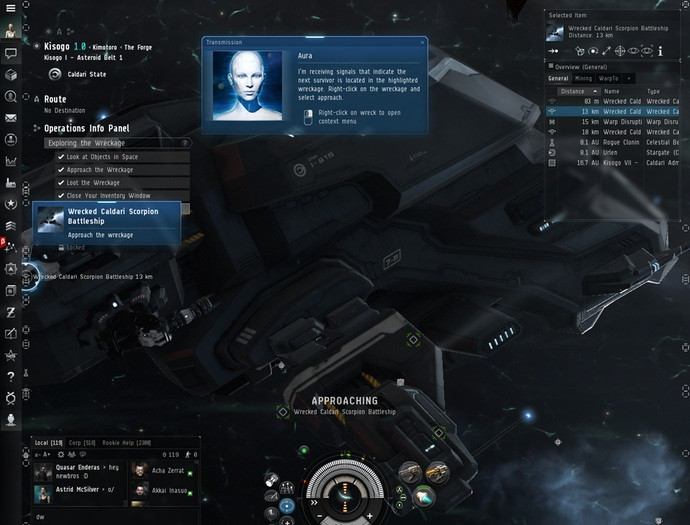Switch to the Mining overview tab
This screenshot has width=690, height=525.
pos(584,78)
